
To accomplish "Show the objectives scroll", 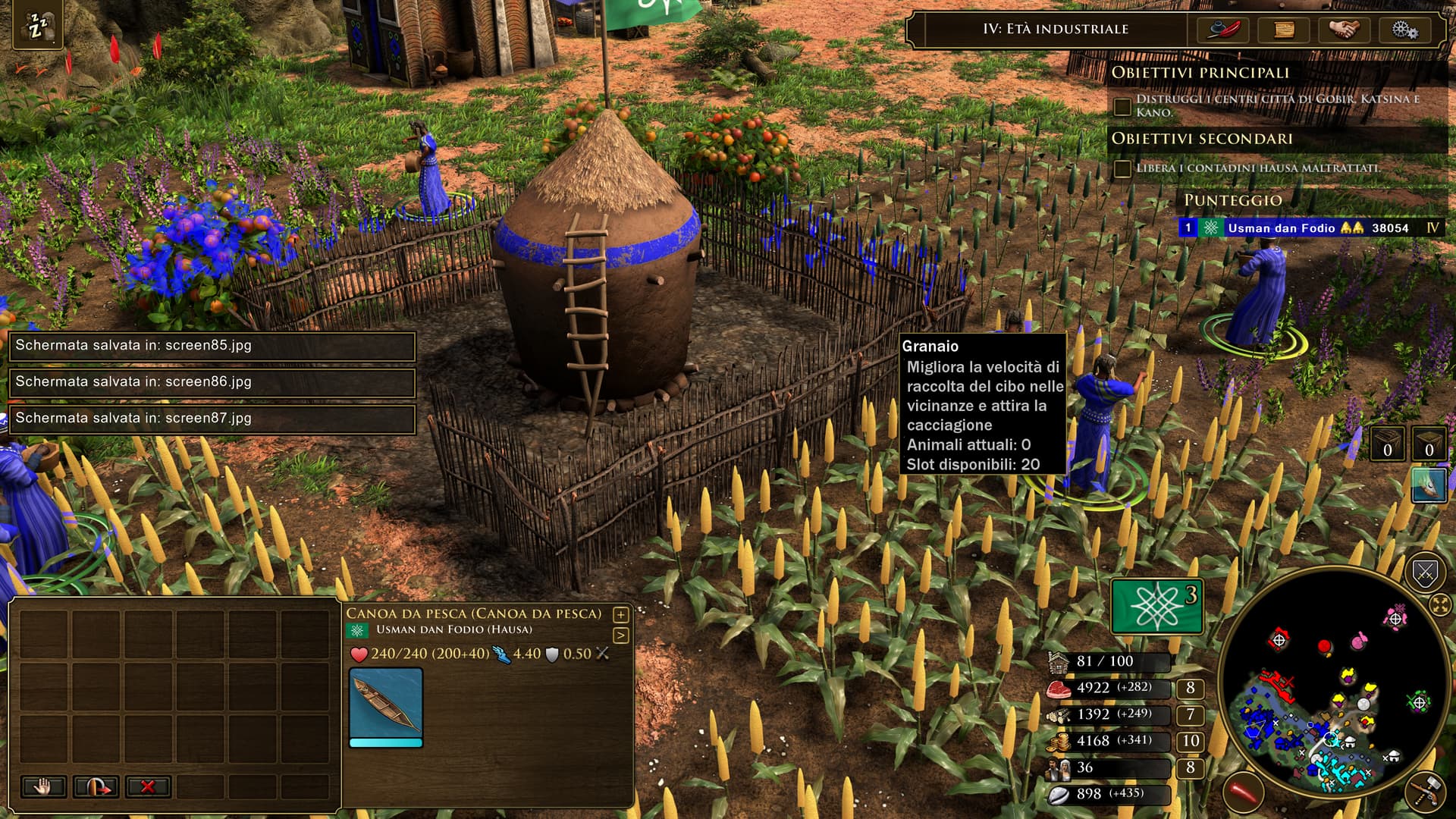I will [1284, 30].
